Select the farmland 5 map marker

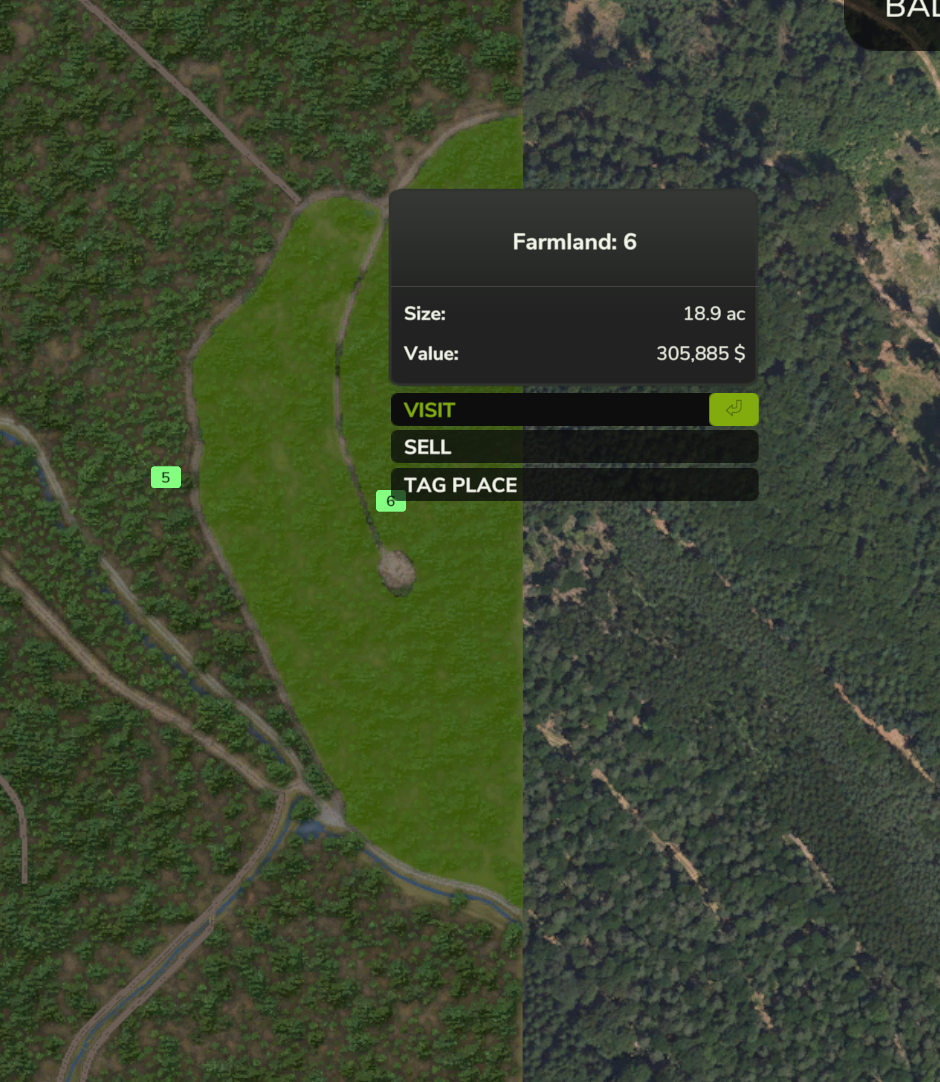(166, 477)
